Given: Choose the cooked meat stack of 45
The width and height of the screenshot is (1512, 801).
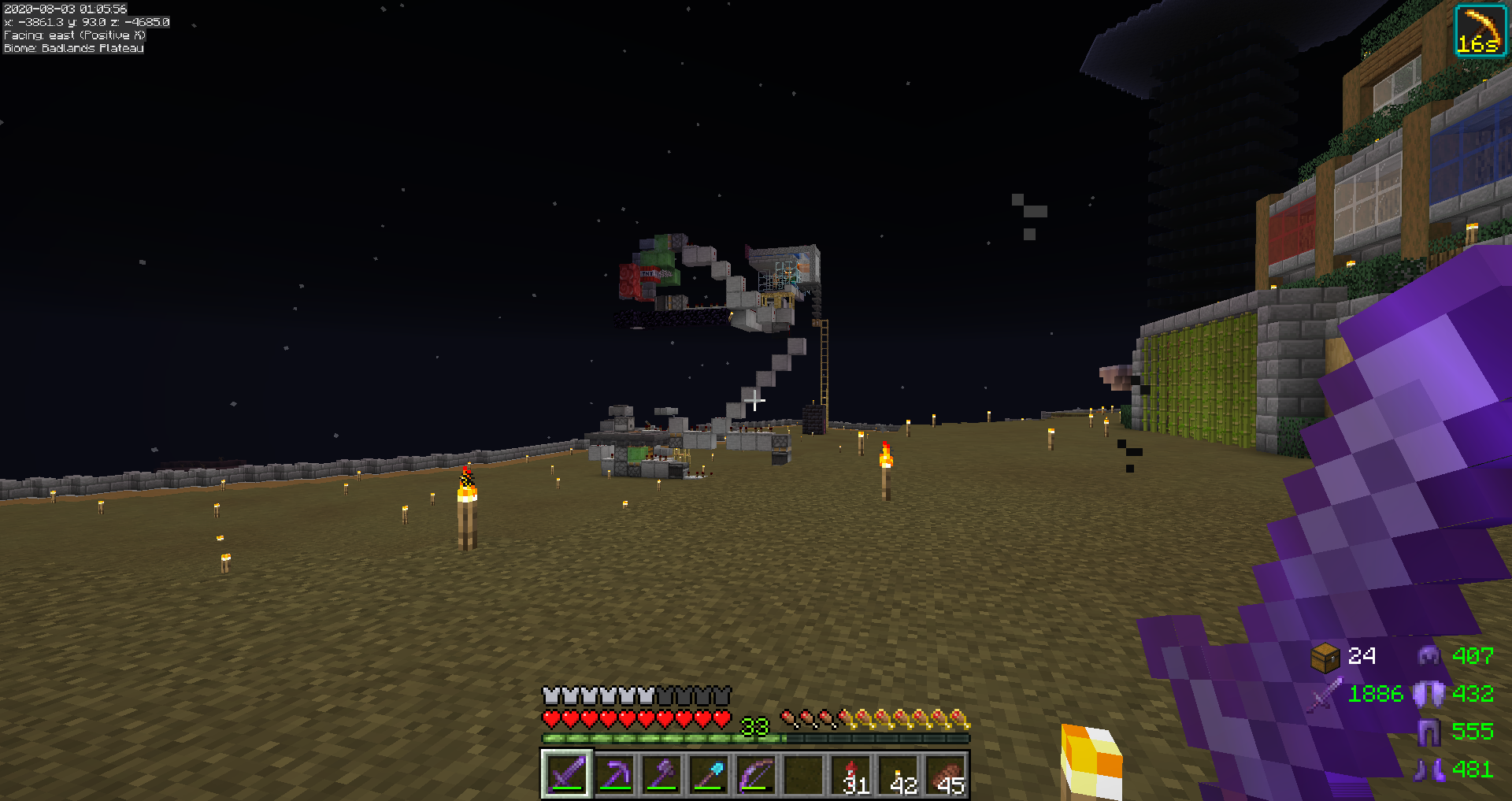Looking at the screenshot, I should (947, 774).
